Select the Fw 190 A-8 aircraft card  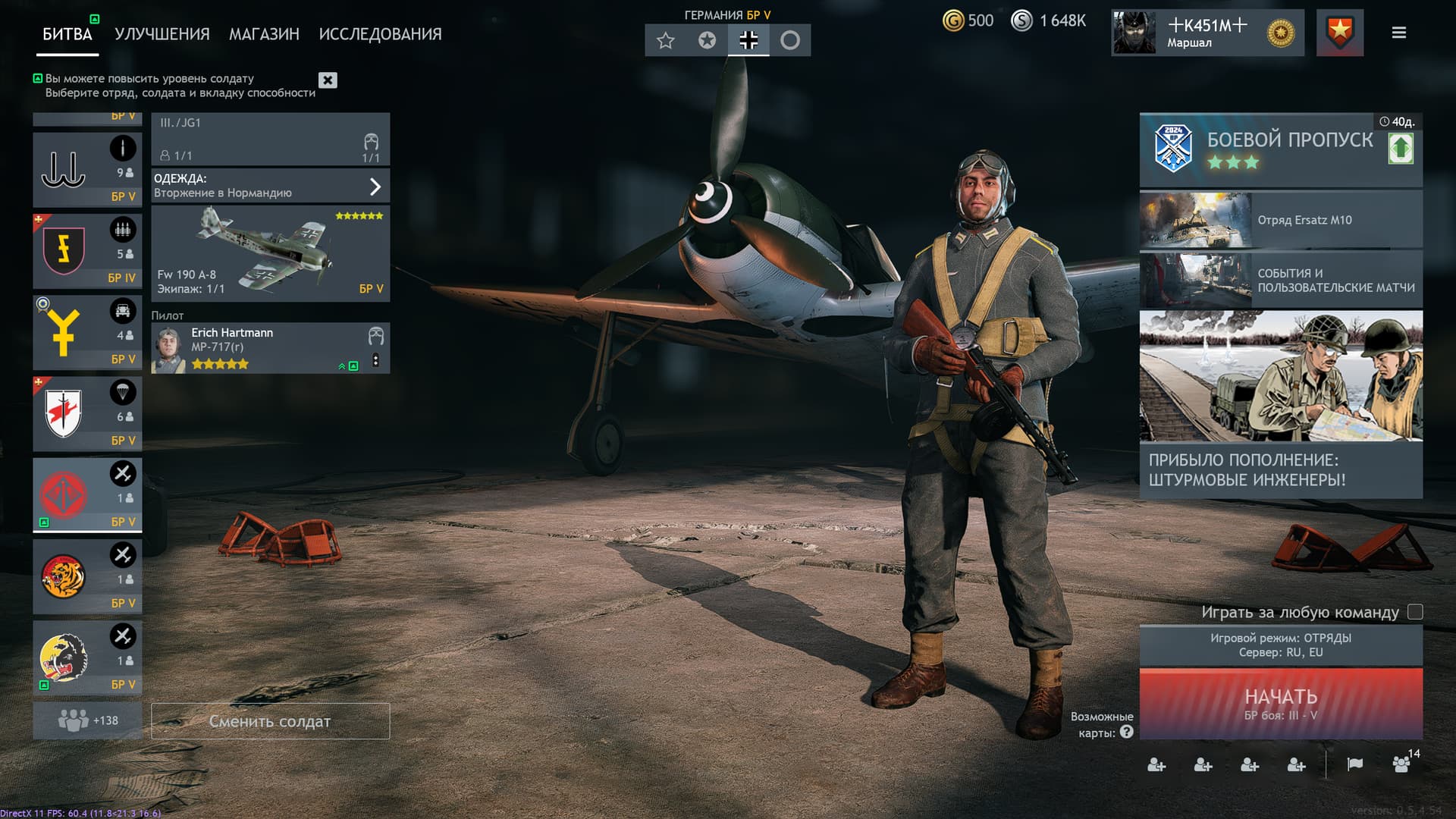pyautogui.click(x=270, y=254)
